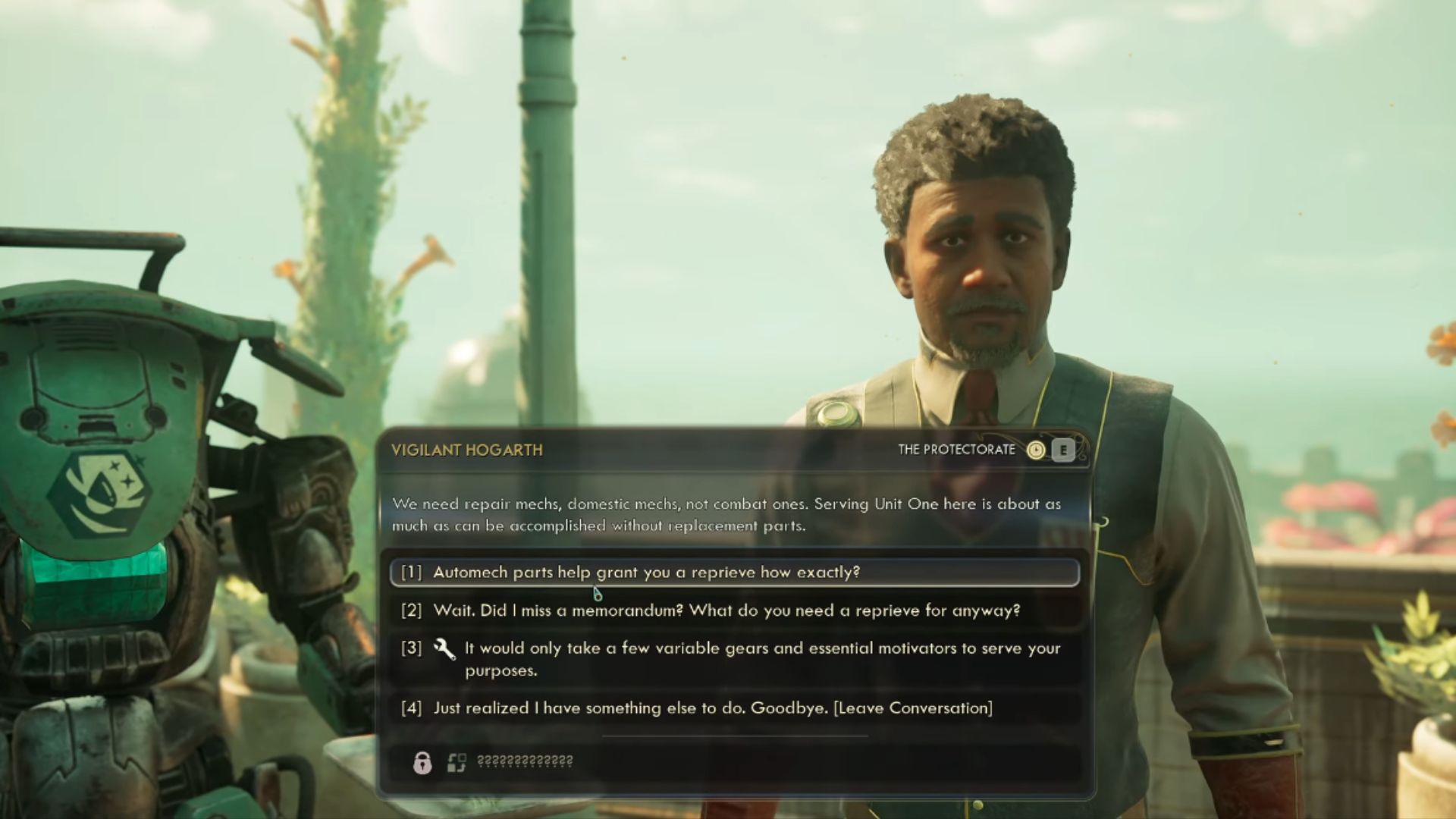This screenshot has width=1456, height=819.
Task: Expand the dialogue response list
Action: (728, 641)
